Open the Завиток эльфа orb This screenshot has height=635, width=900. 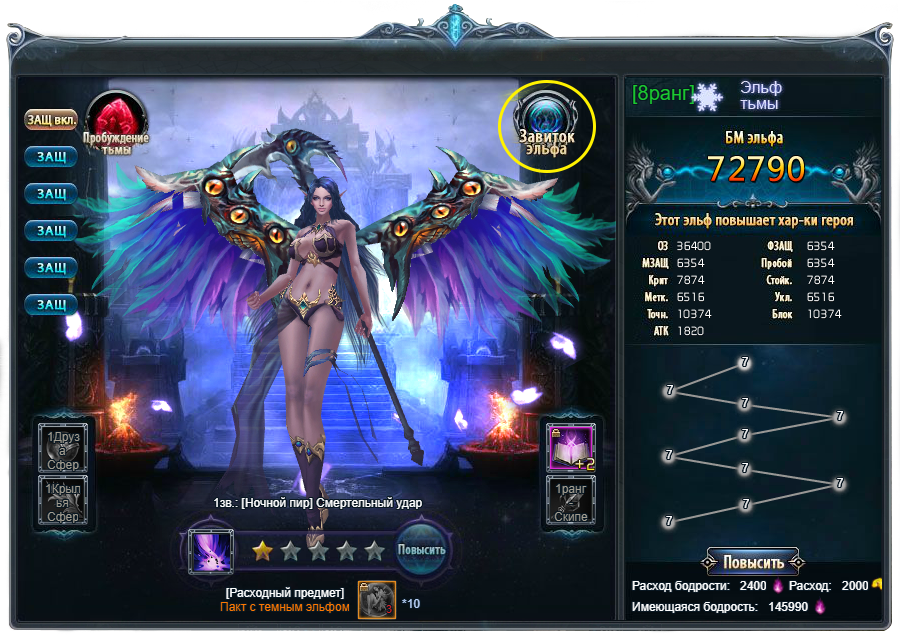click(547, 125)
